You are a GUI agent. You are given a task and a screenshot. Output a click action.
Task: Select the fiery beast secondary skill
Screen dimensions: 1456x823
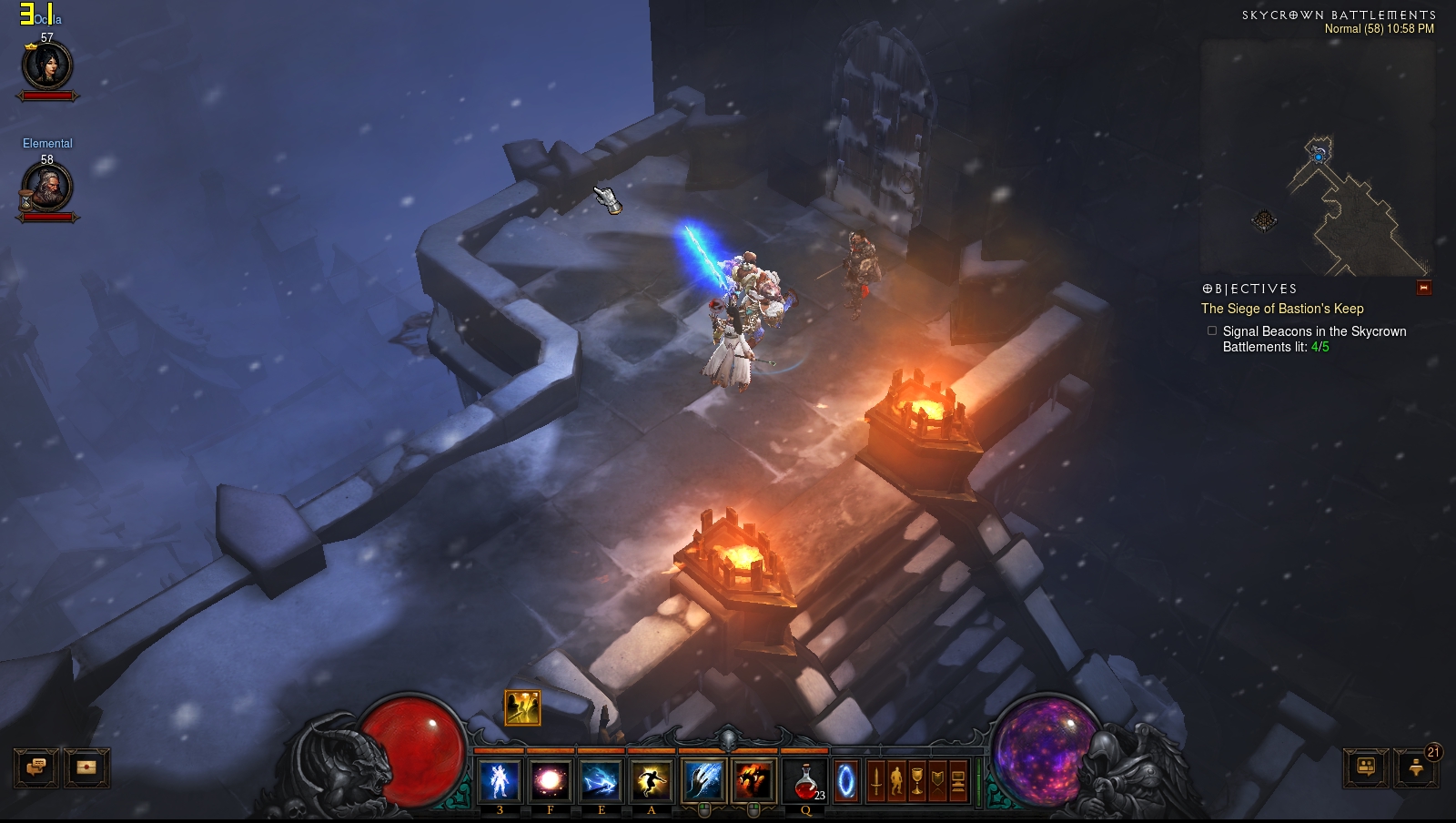tap(753, 781)
